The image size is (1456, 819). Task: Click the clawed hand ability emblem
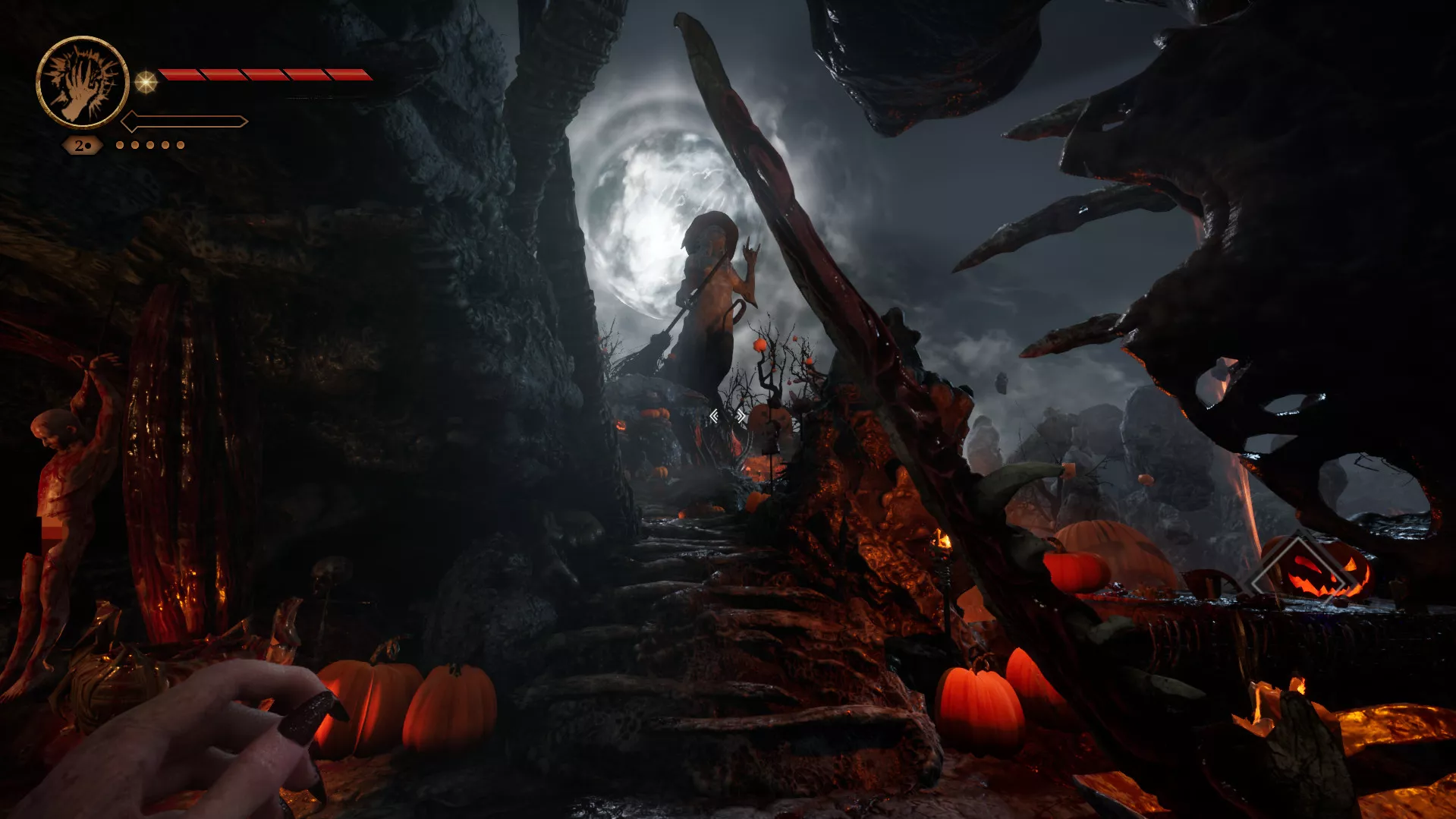click(x=82, y=82)
